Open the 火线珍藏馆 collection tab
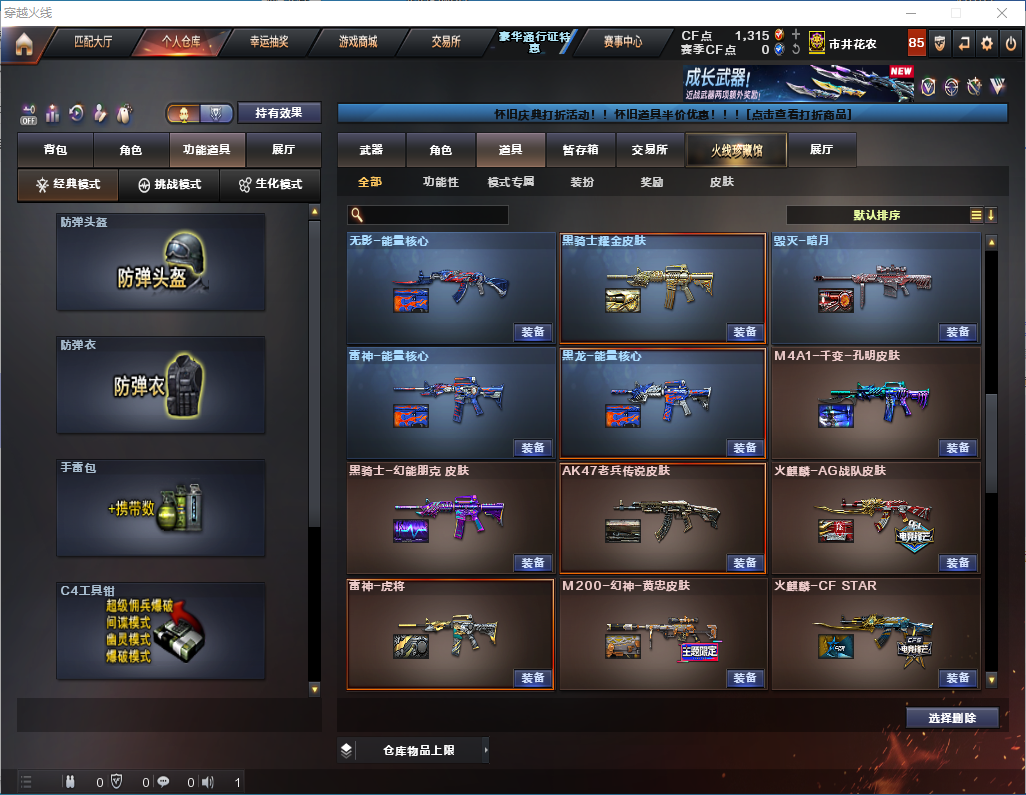Image resolution: width=1026 pixels, height=795 pixels. [x=736, y=150]
